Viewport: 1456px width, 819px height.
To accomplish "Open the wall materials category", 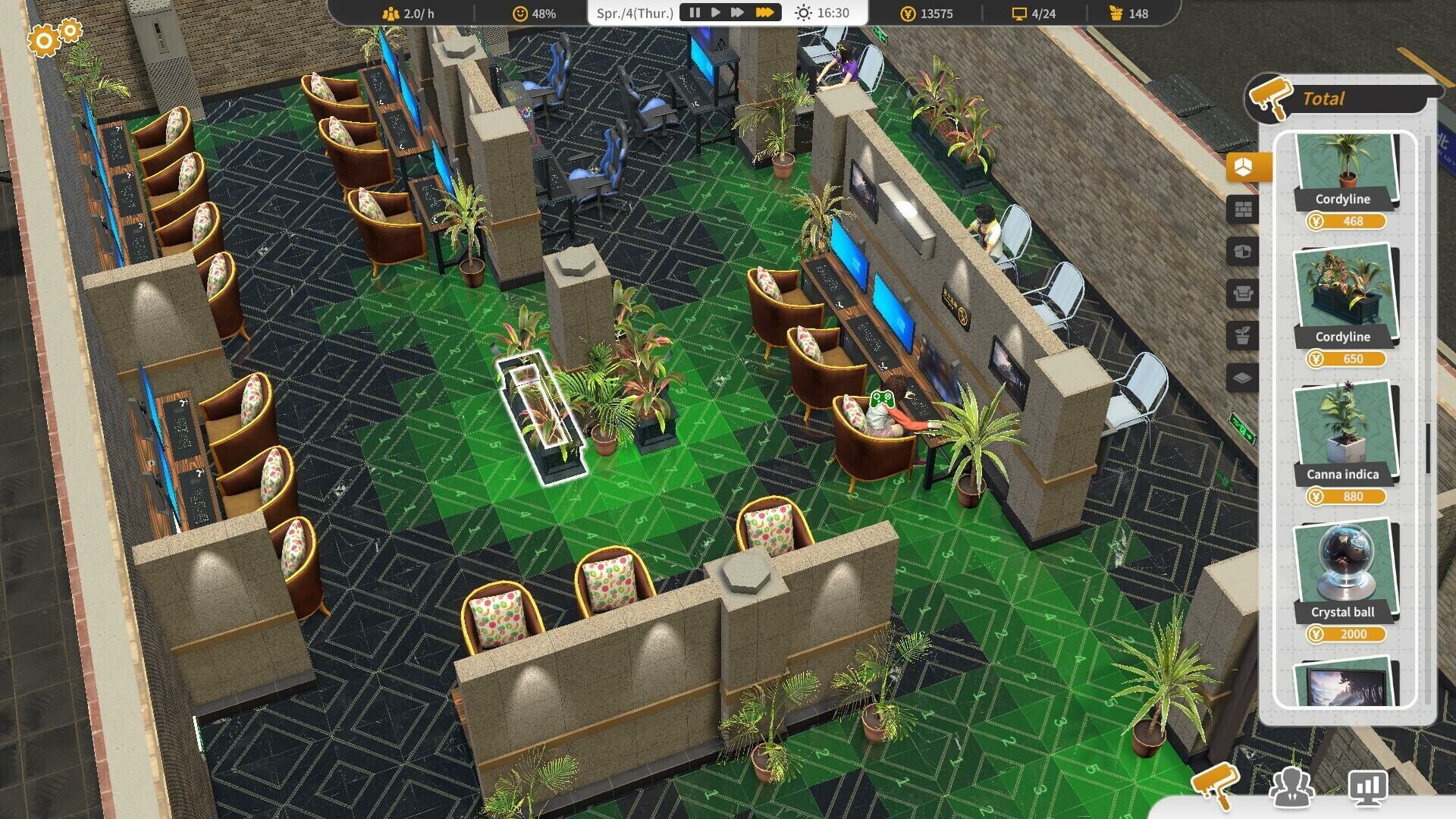I will coord(1244,210).
